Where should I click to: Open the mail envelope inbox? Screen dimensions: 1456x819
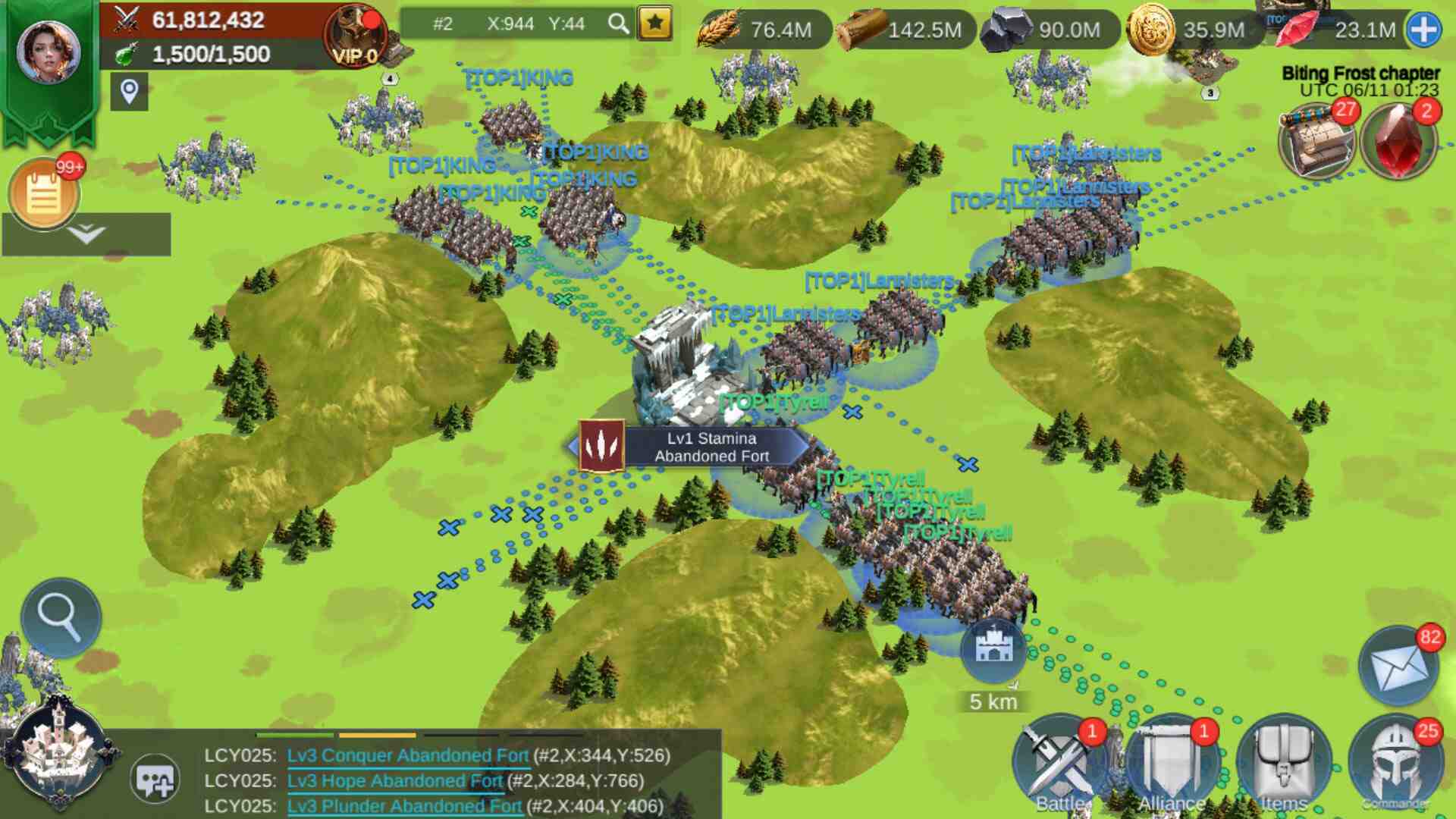click(1398, 667)
